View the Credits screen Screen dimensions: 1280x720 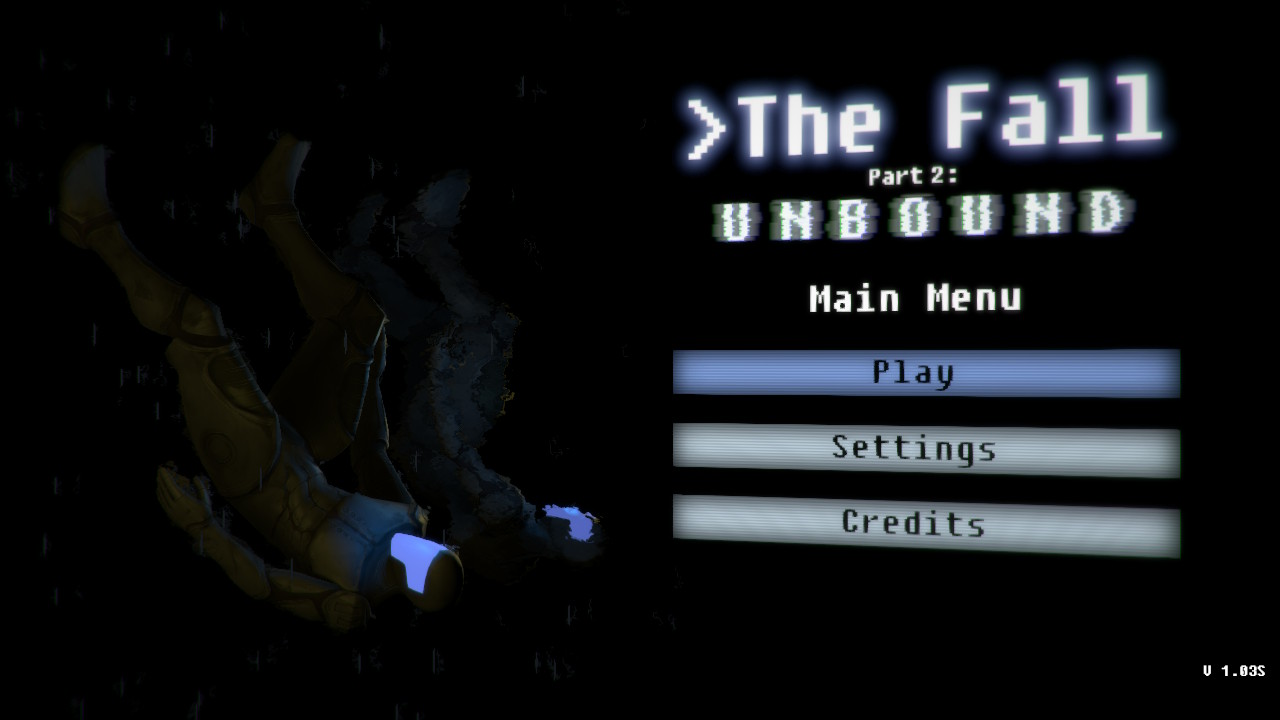point(925,524)
